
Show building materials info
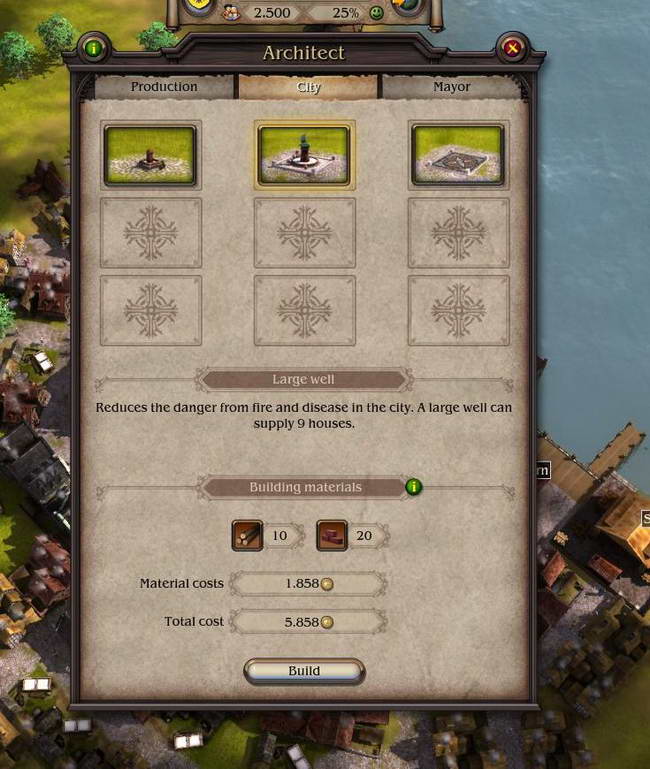pos(414,487)
